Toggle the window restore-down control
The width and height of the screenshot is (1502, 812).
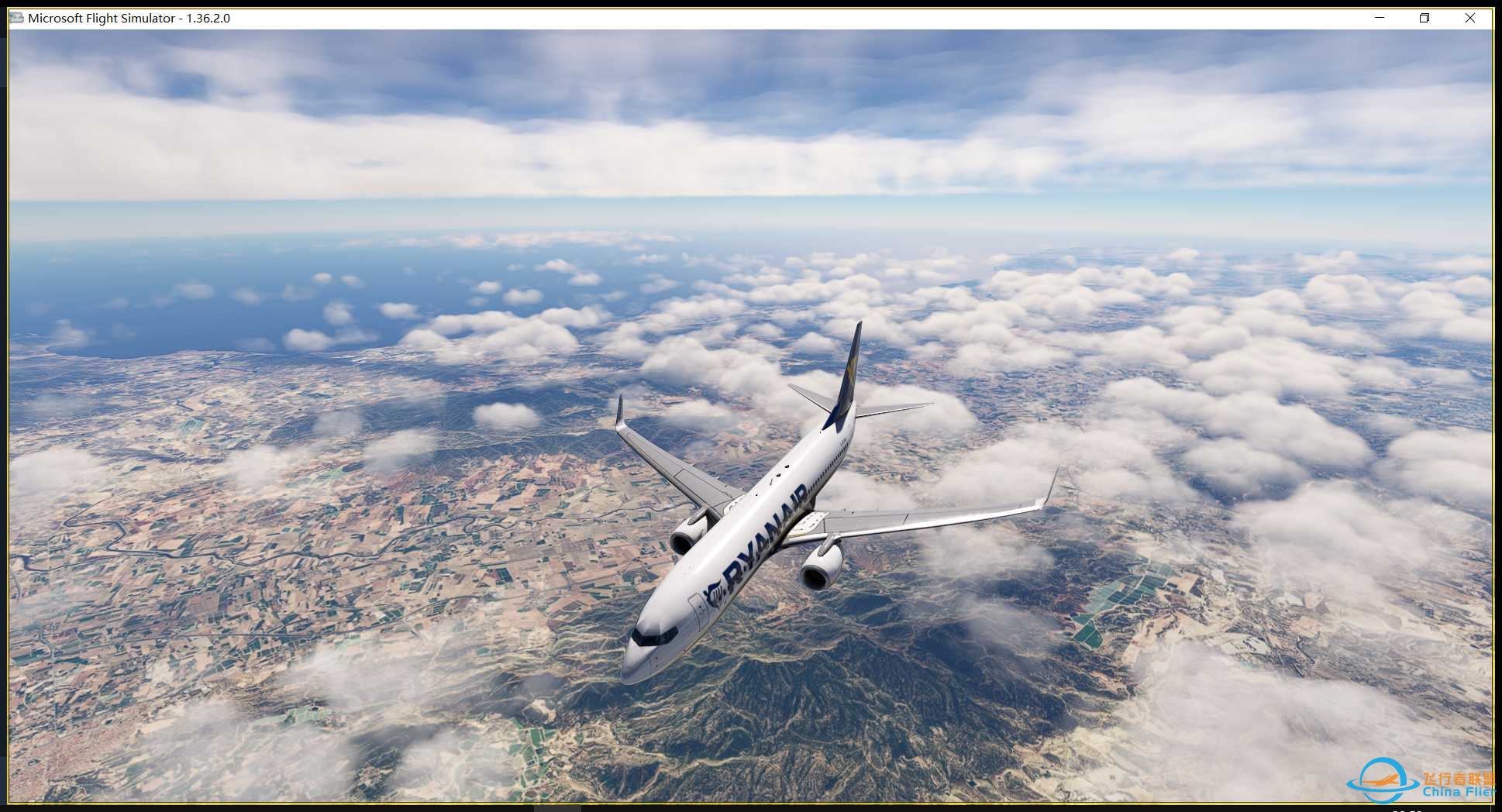pos(1424,17)
